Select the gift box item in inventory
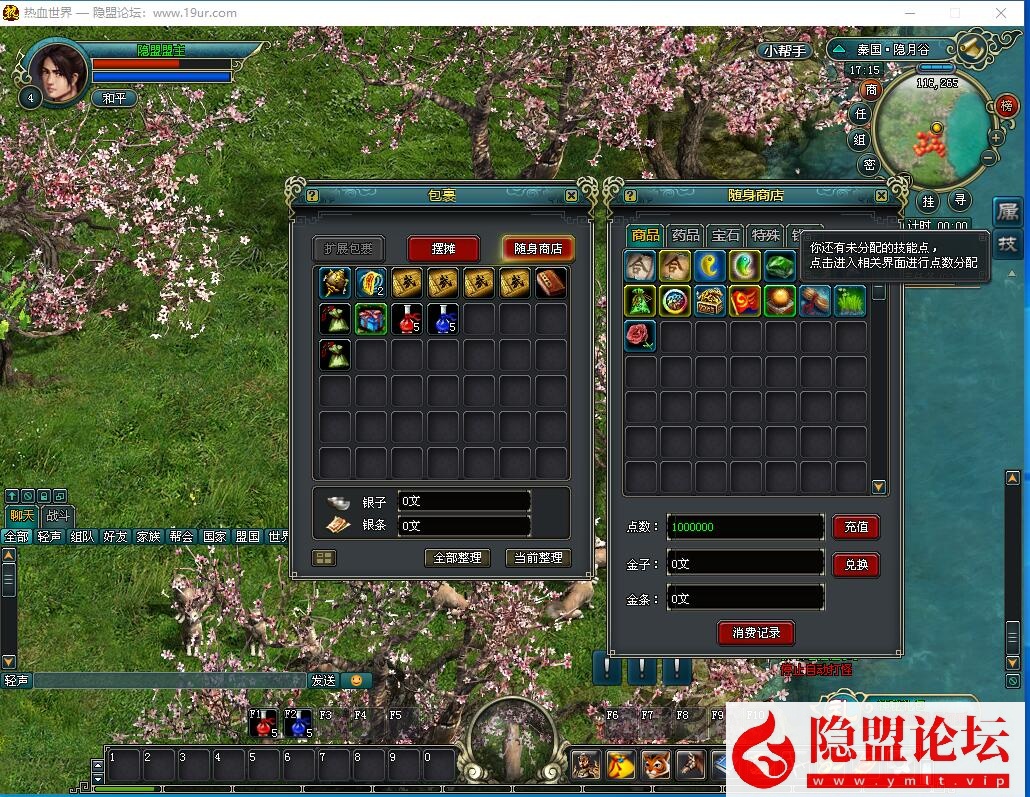Image resolution: width=1030 pixels, height=797 pixels. click(x=372, y=319)
